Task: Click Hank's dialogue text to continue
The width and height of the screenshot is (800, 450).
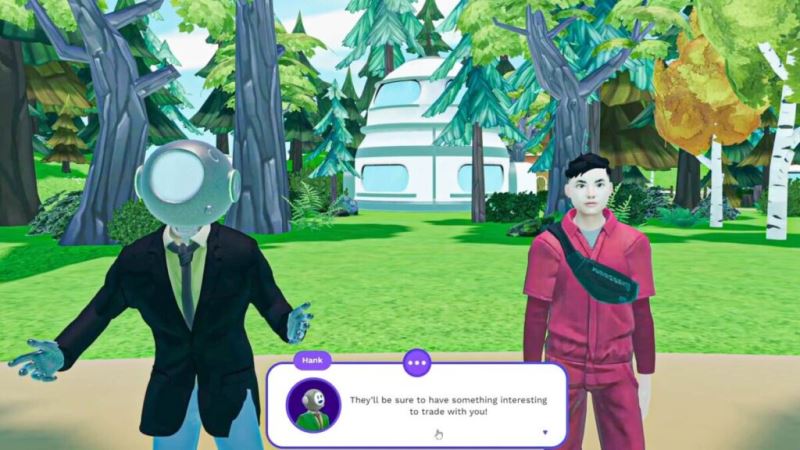Action: [x=448, y=406]
